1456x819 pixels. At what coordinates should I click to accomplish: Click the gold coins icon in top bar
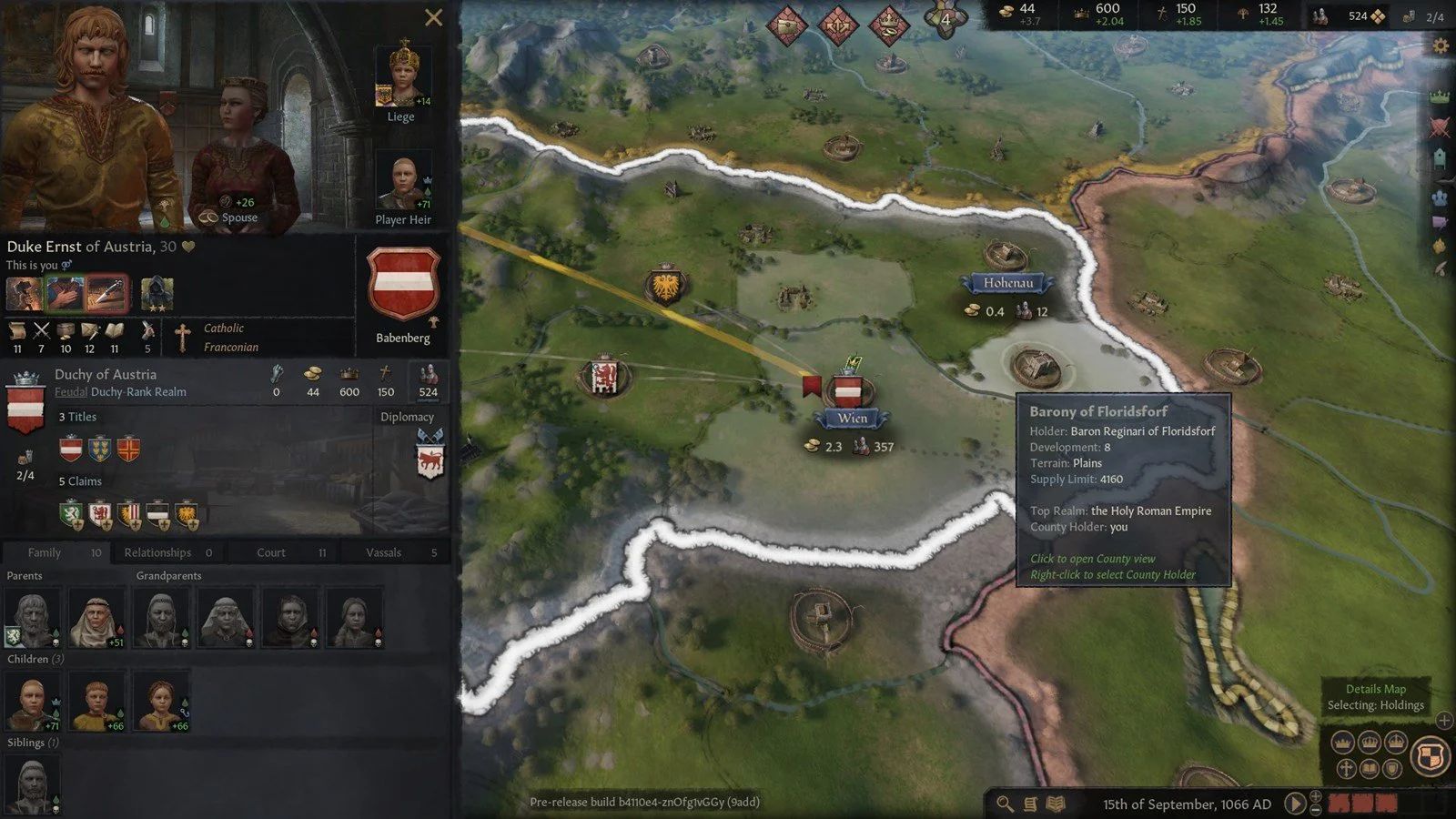click(1006, 11)
